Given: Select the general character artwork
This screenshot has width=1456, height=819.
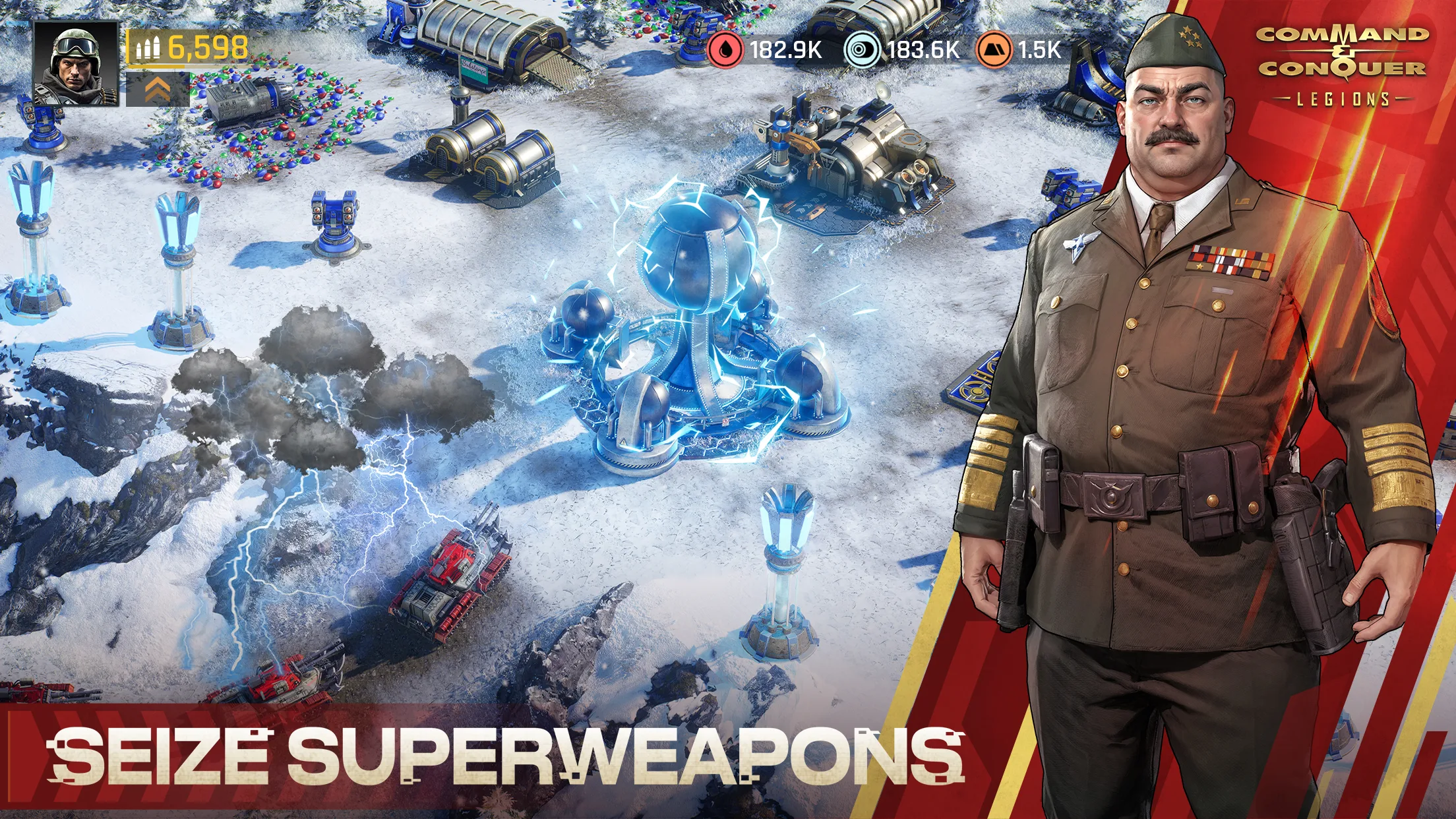Looking at the screenshot, I should [1187, 396].
